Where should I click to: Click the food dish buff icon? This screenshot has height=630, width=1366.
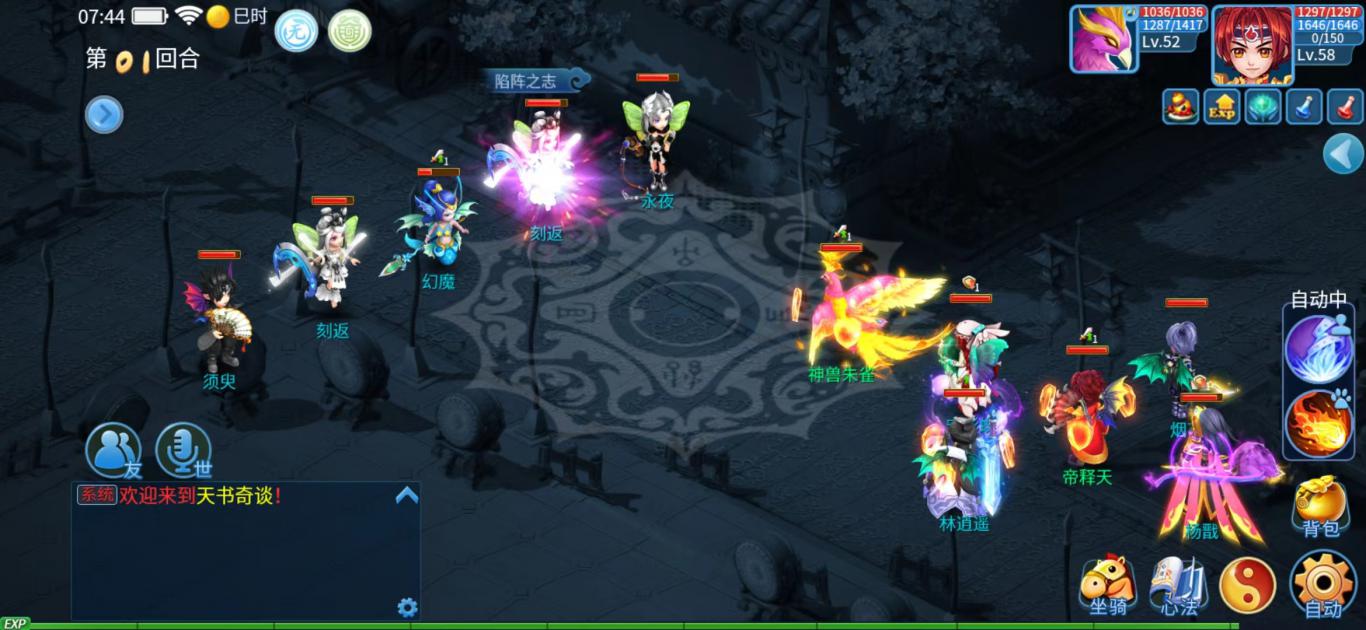tap(1181, 106)
